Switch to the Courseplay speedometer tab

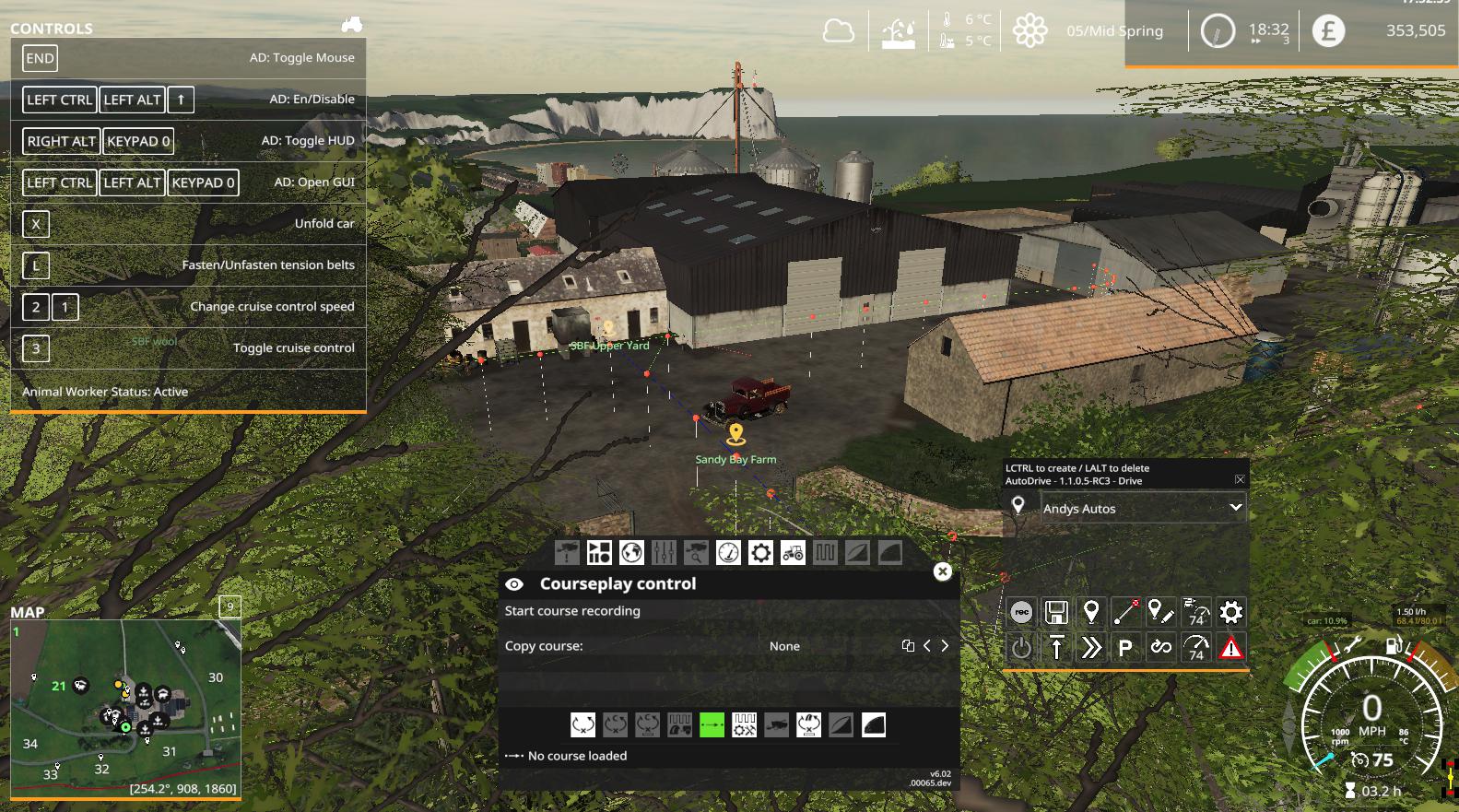tap(730, 554)
